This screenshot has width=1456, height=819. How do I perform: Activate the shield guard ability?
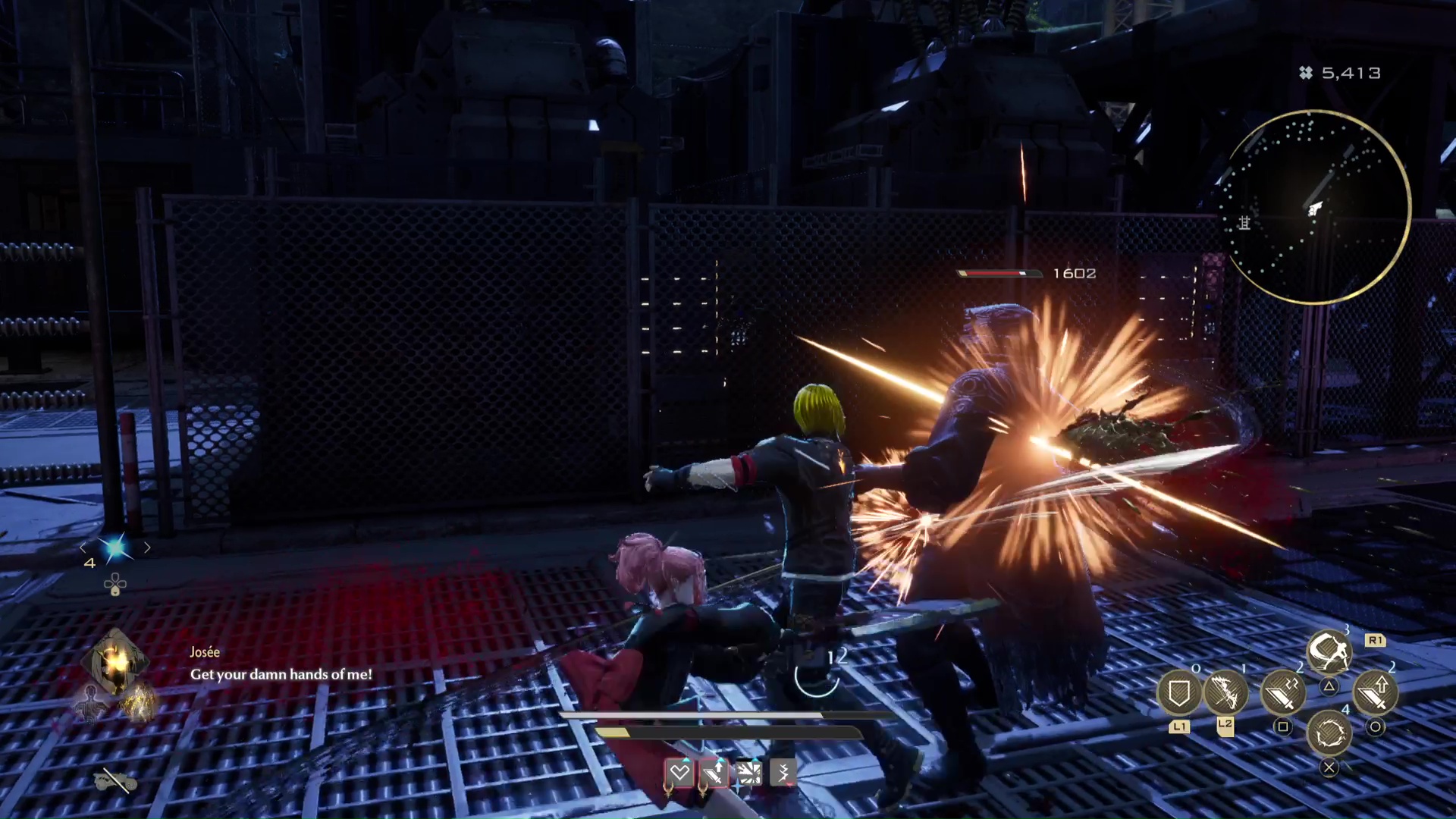(1178, 693)
